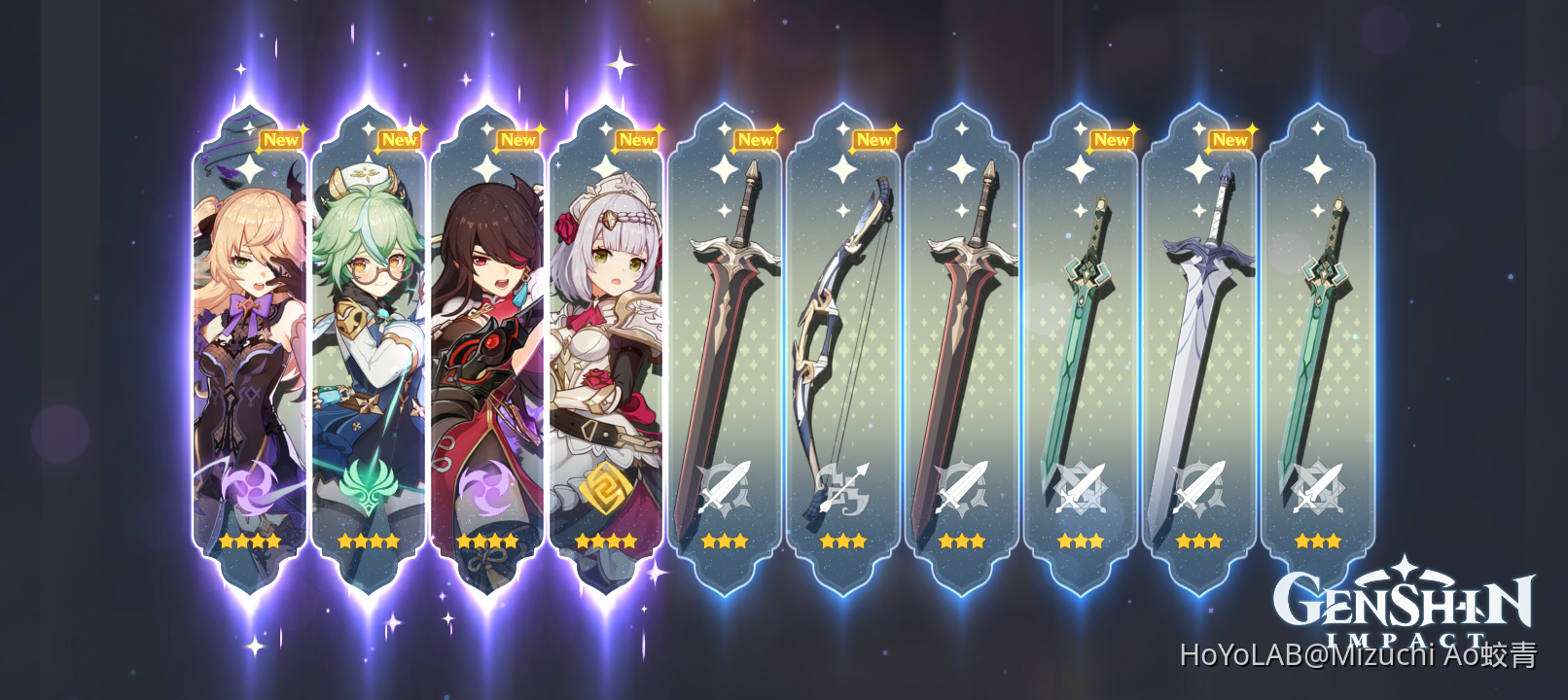The height and width of the screenshot is (700, 1568).
Task: Click the sword icon on the rightmost teal sword card
Action: (1319, 486)
